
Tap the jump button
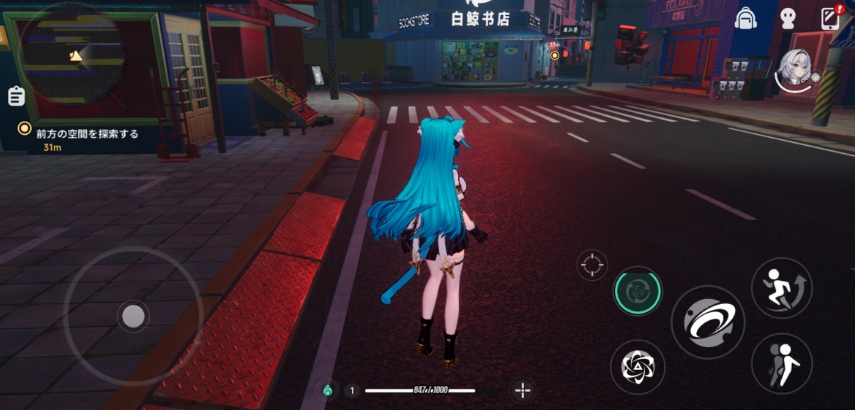point(780,288)
